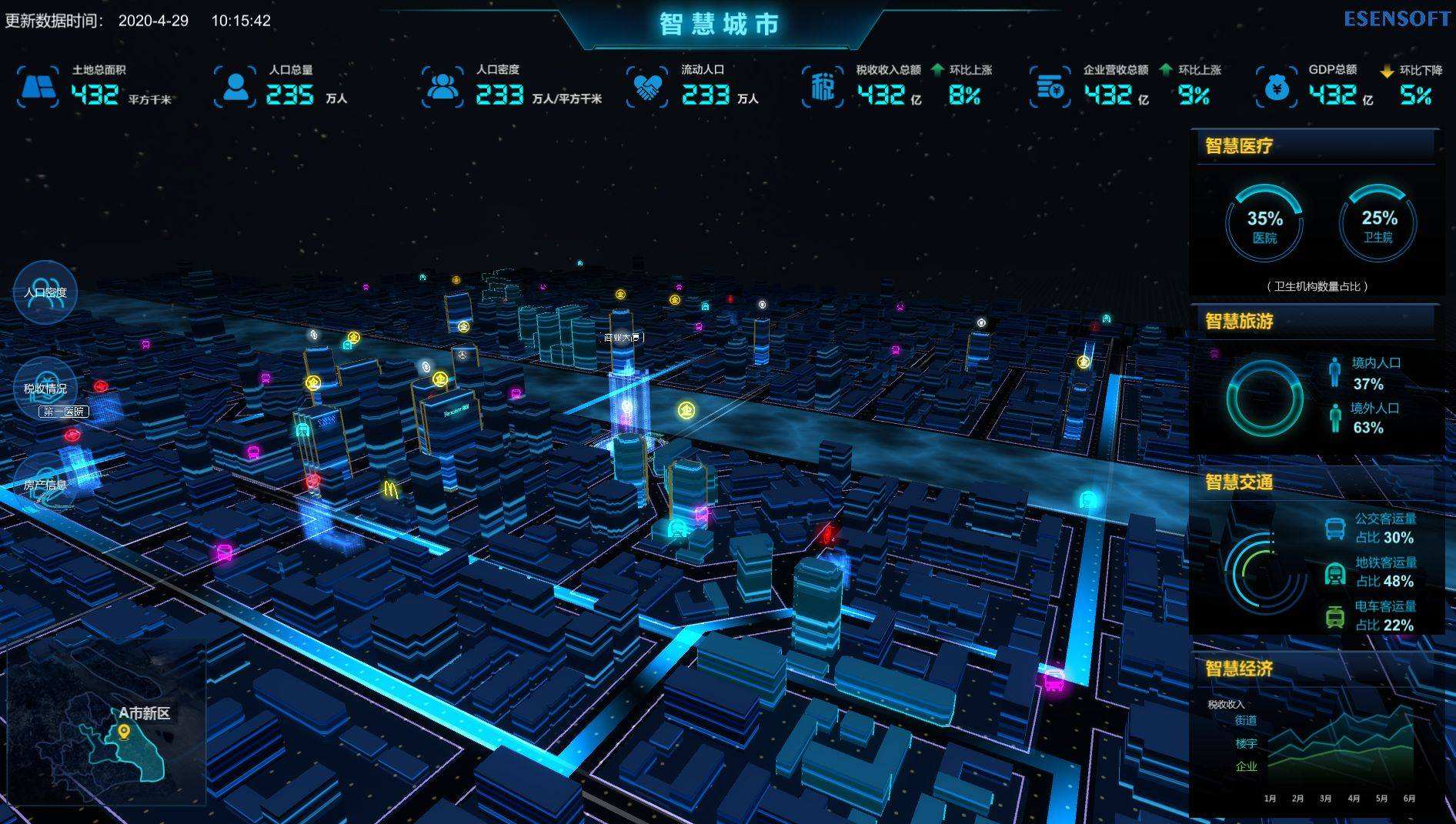Click the 土地总面积 icon

(x=38, y=87)
